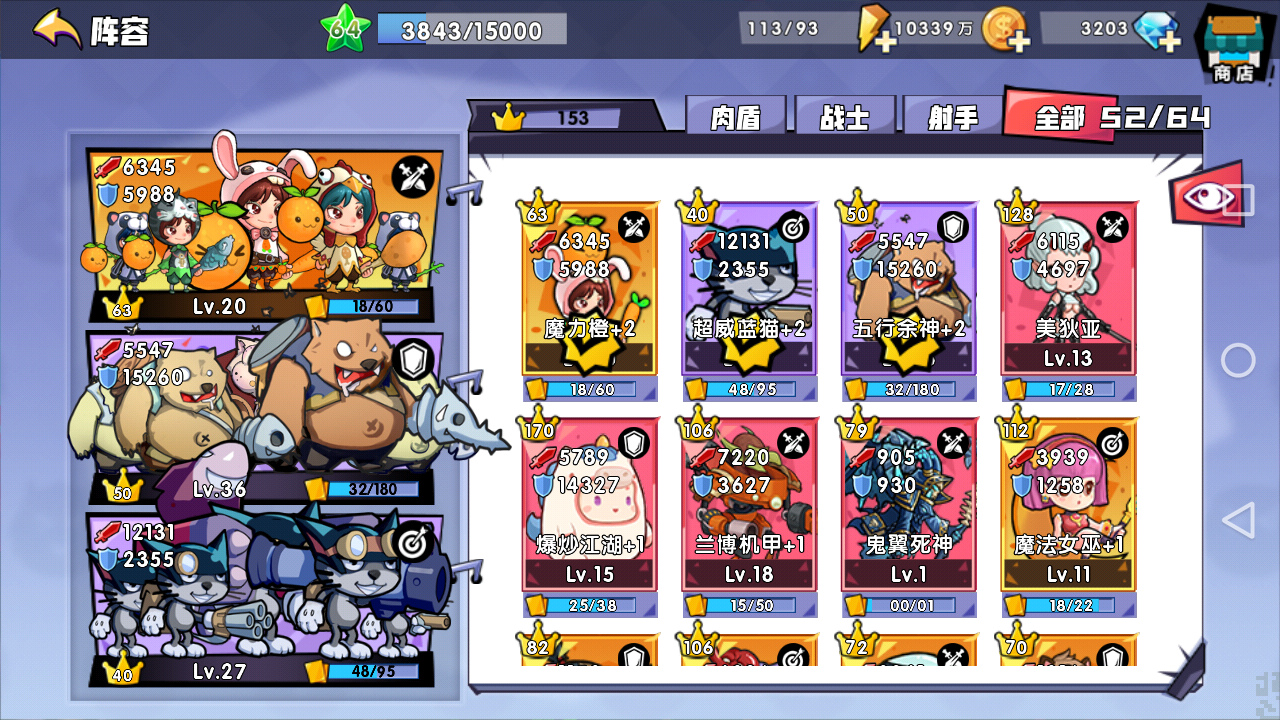Click the 3843/15000 experience bar
Viewport: 1280px width, 720px height.
[470, 30]
